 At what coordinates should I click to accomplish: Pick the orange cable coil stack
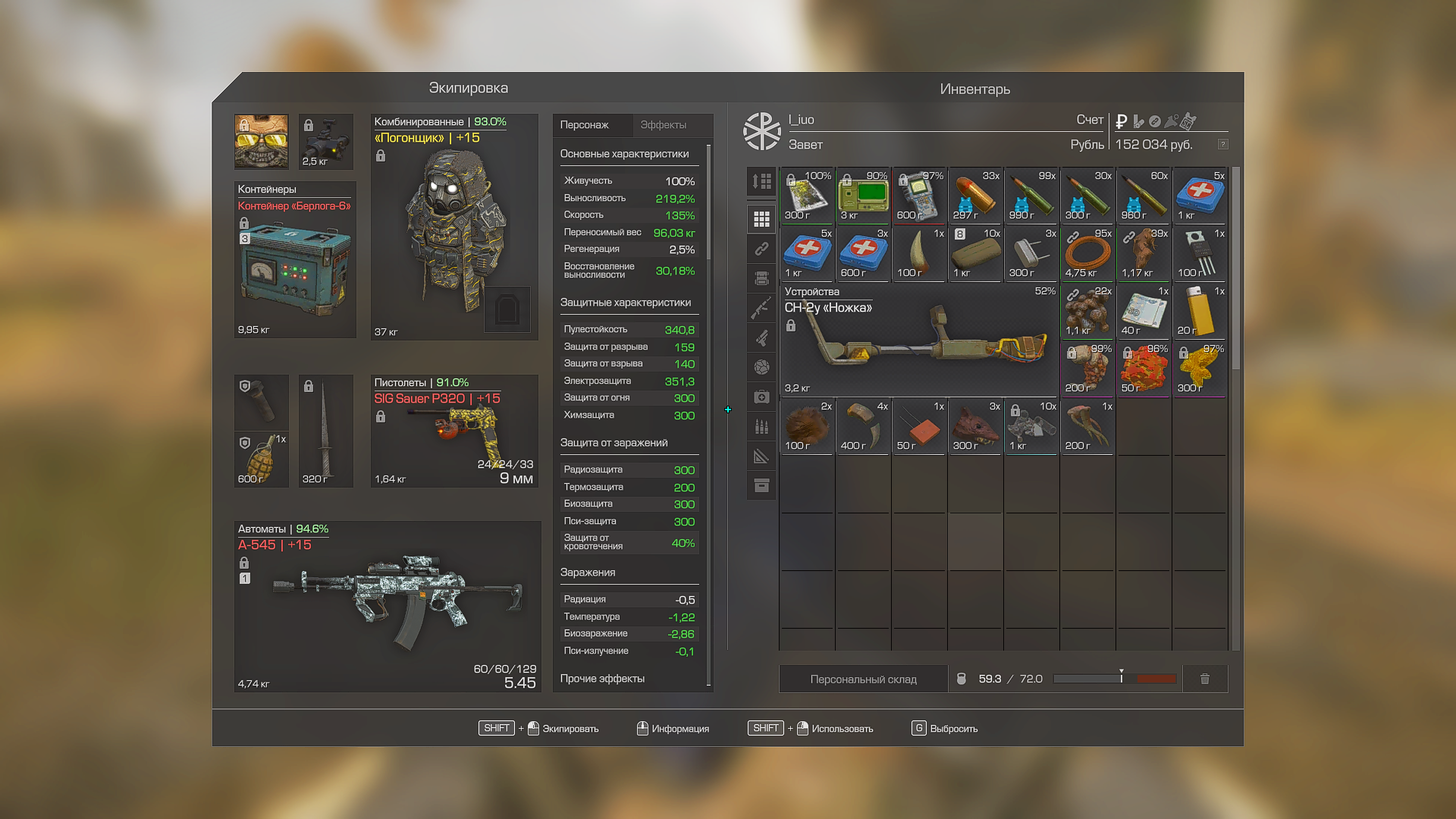click(x=1087, y=253)
